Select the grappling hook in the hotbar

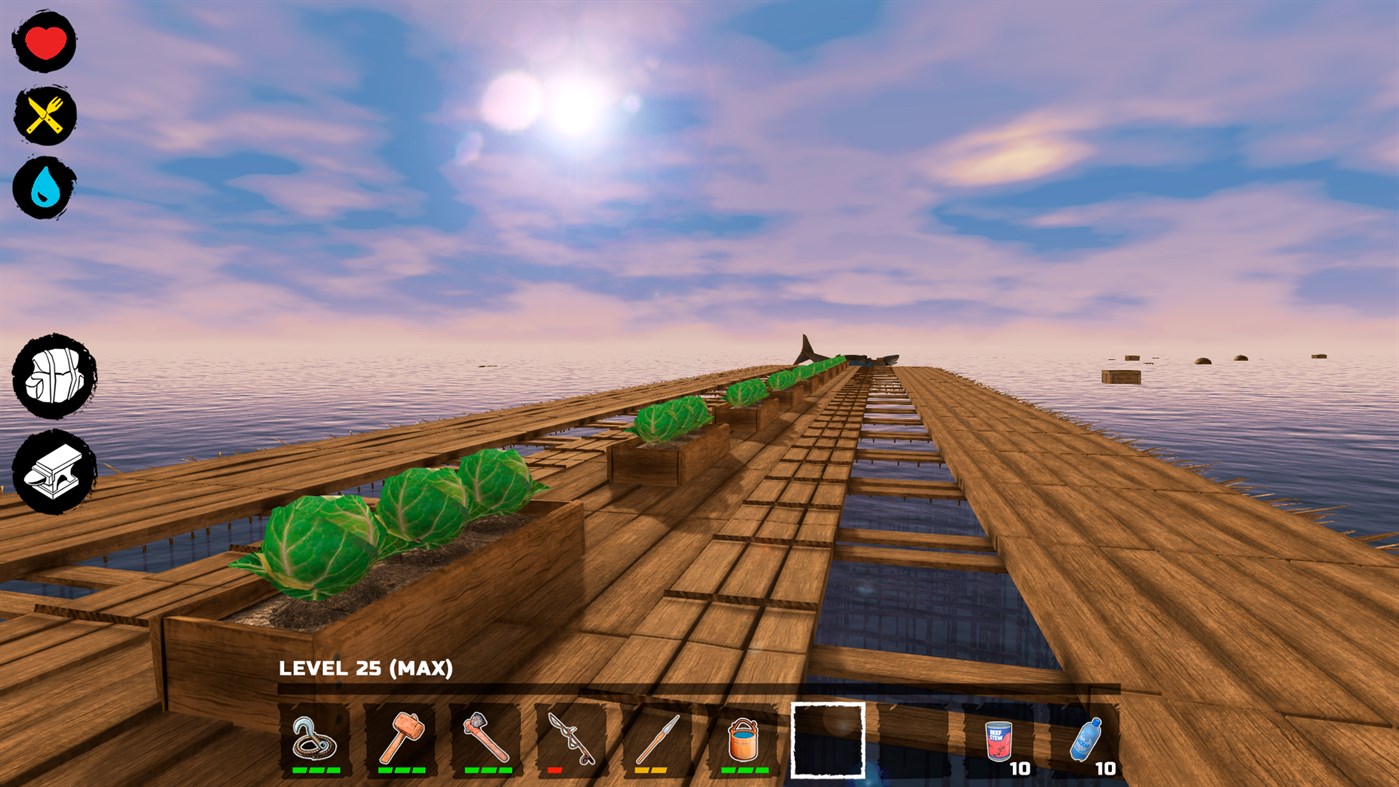315,740
